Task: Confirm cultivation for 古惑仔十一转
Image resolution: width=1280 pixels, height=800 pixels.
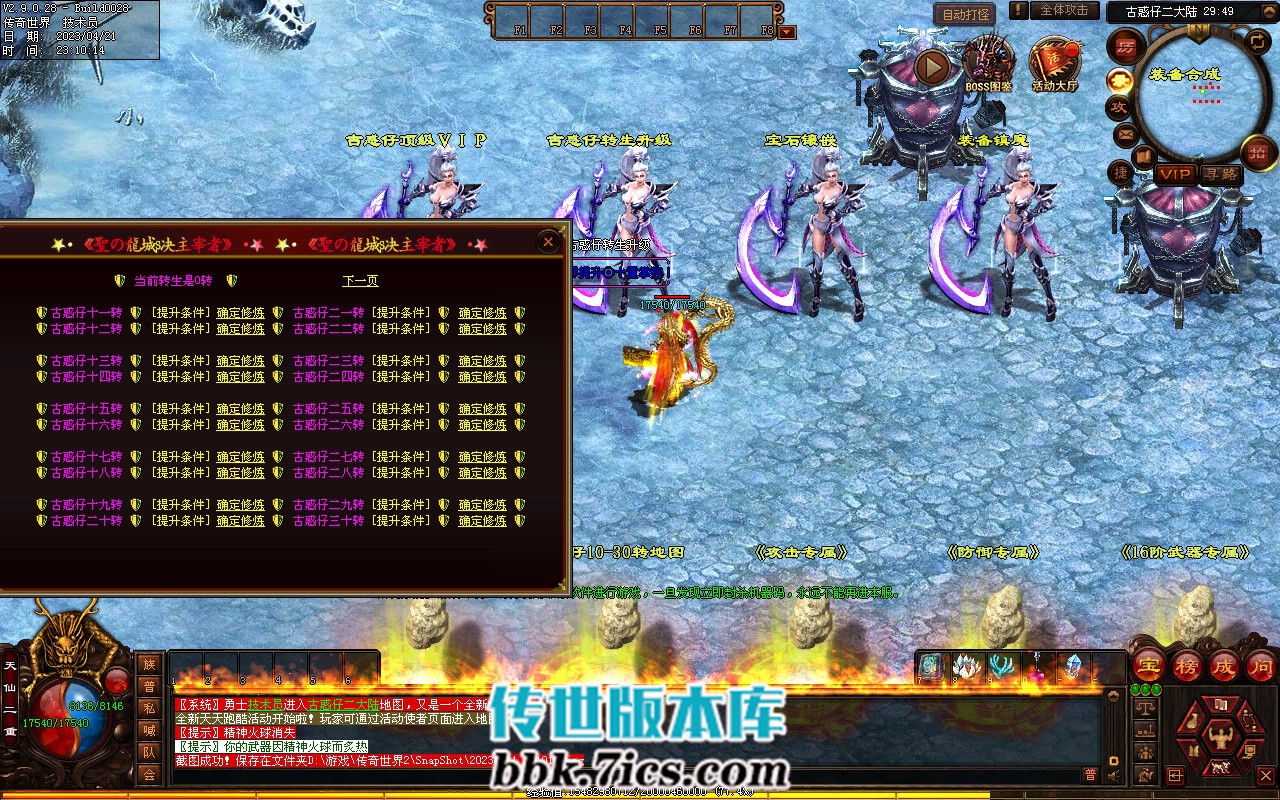Action: (x=240, y=313)
